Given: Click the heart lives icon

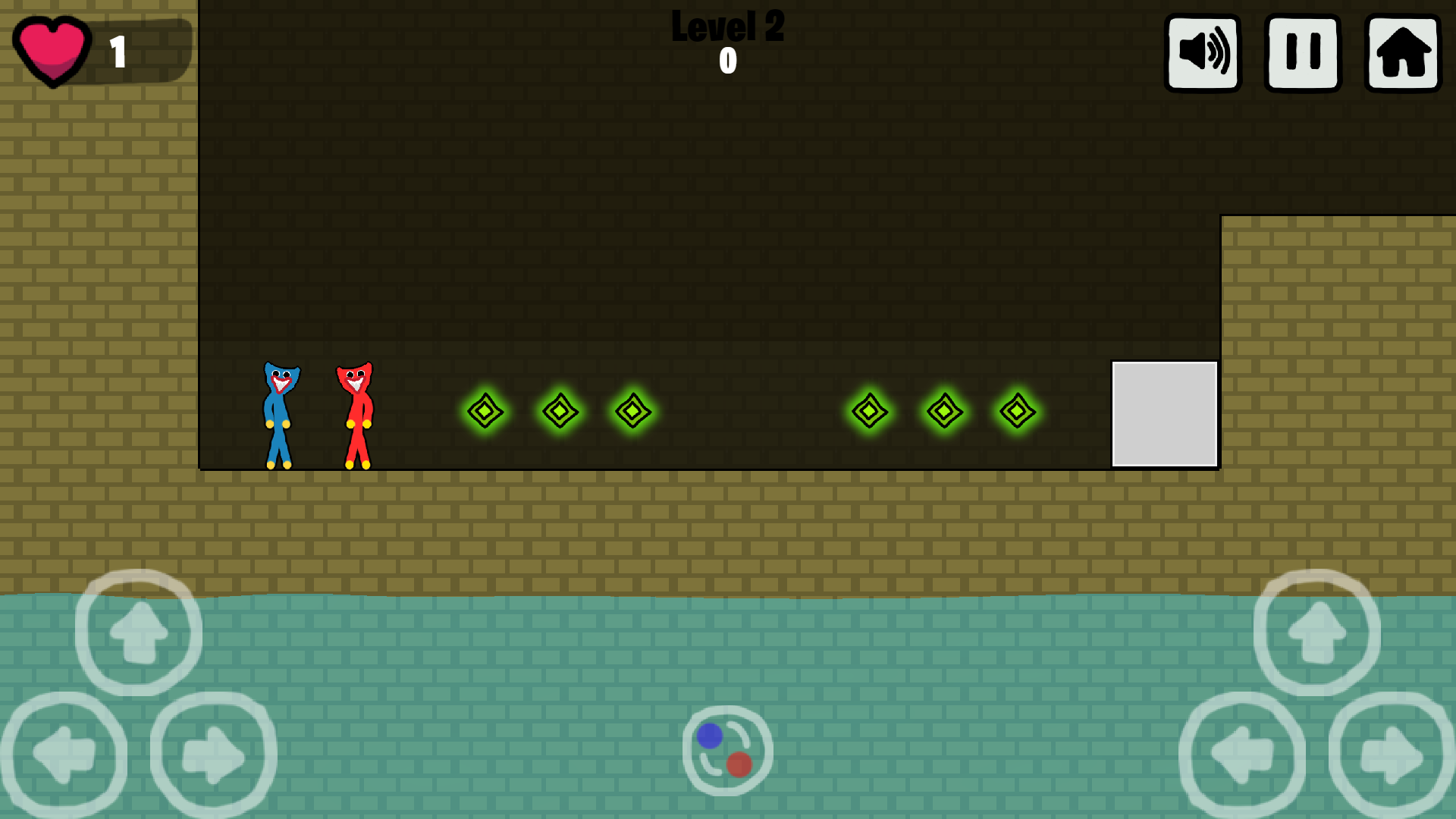Looking at the screenshot, I should (52, 49).
